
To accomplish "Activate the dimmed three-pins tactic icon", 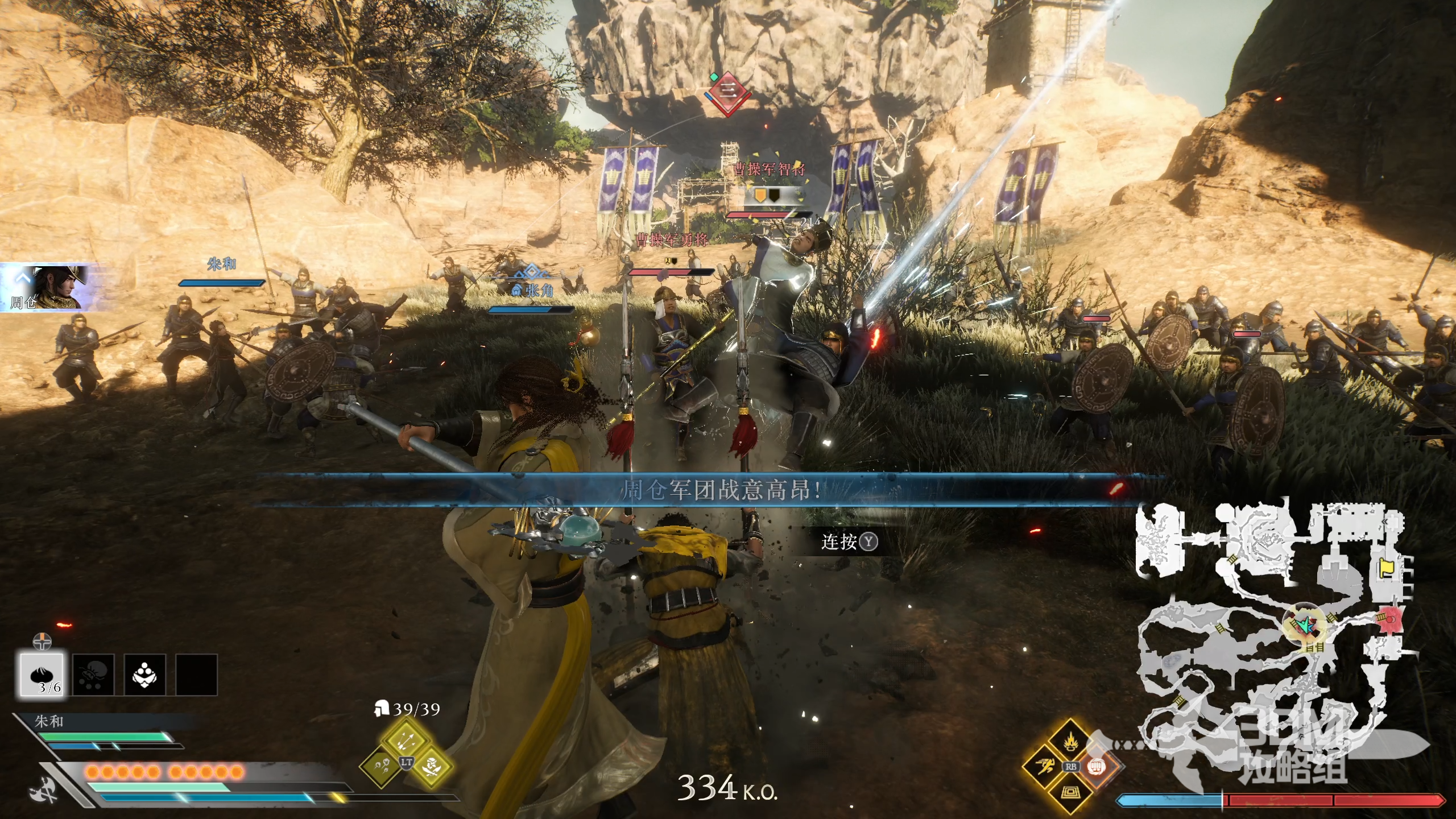I will [380, 766].
